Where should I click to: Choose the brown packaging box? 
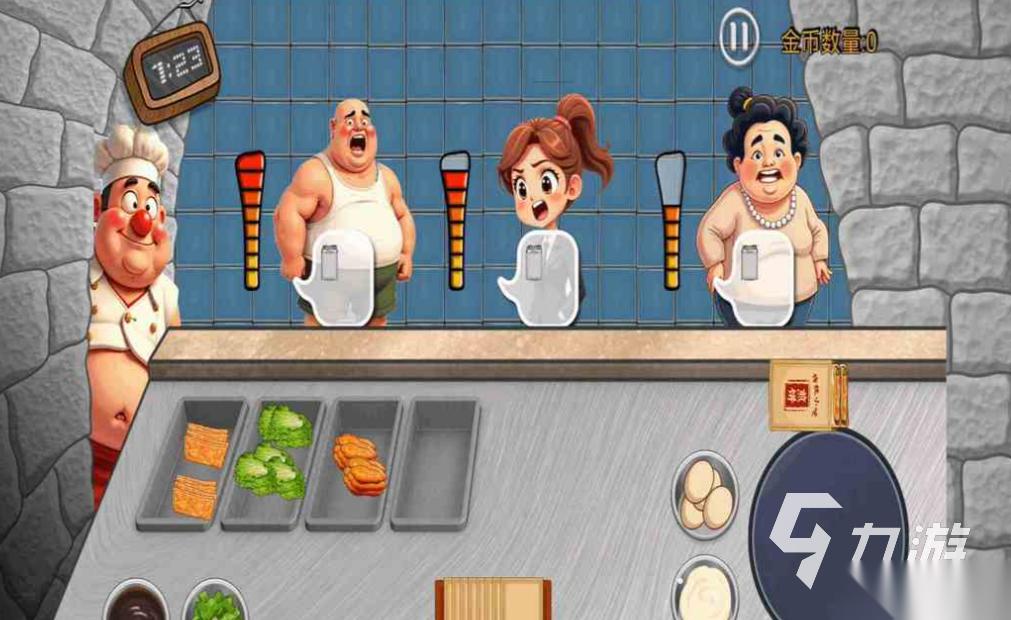(808, 394)
